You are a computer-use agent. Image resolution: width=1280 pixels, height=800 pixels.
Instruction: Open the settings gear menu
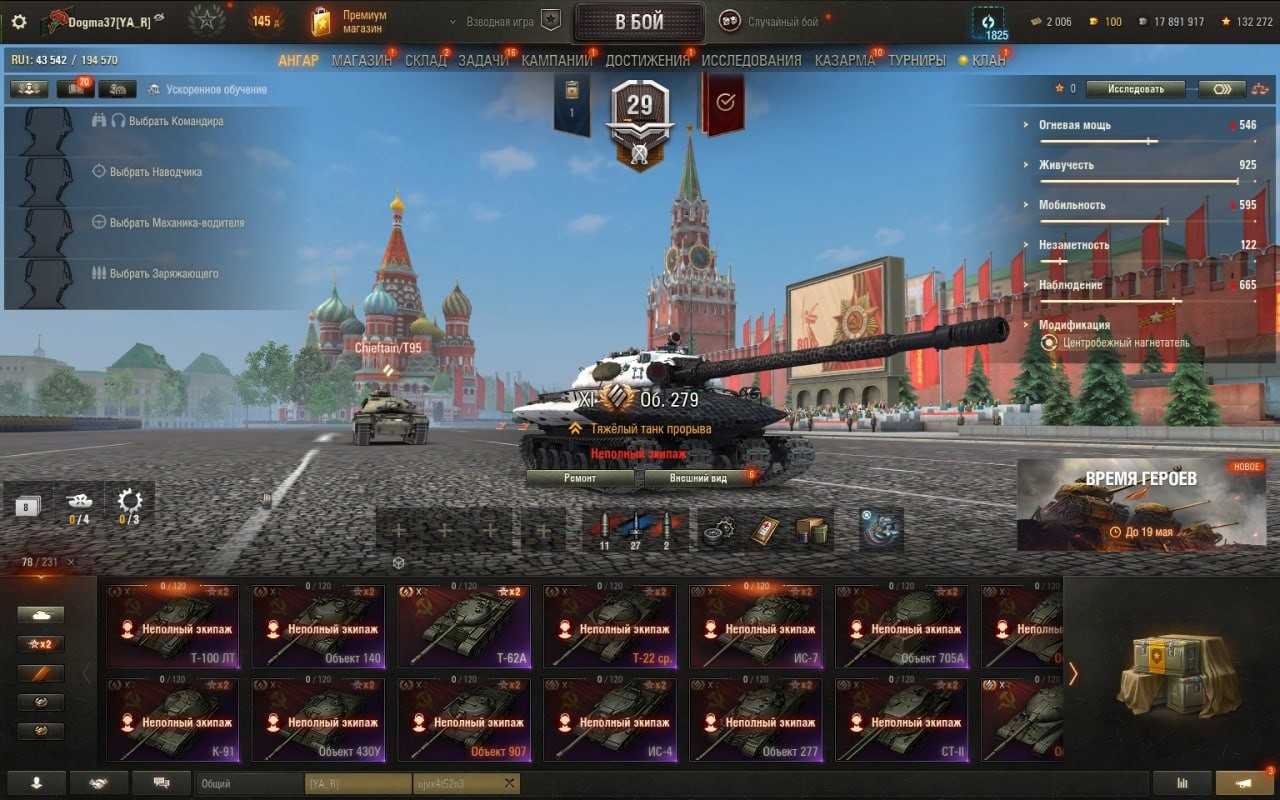point(19,21)
